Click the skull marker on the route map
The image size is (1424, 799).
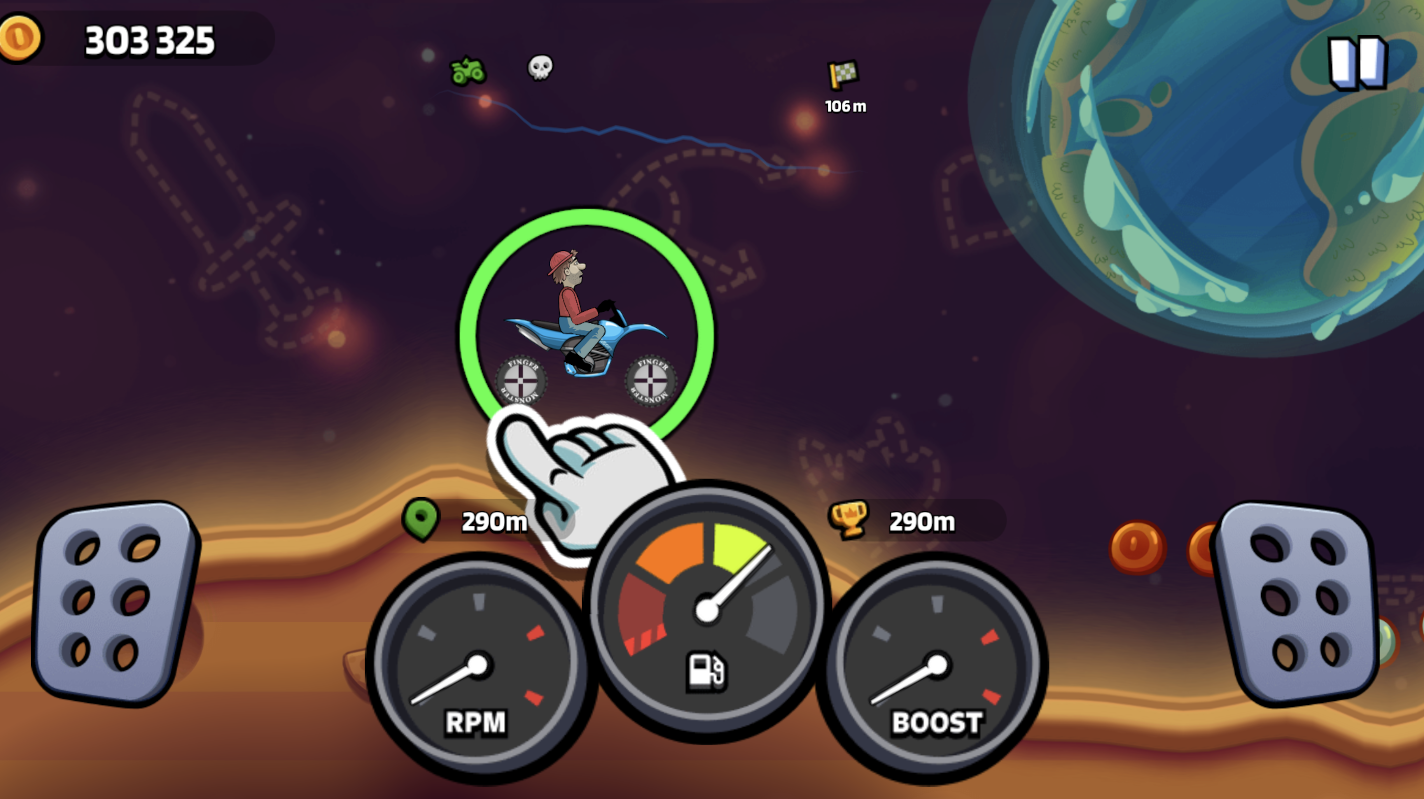(x=539, y=69)
